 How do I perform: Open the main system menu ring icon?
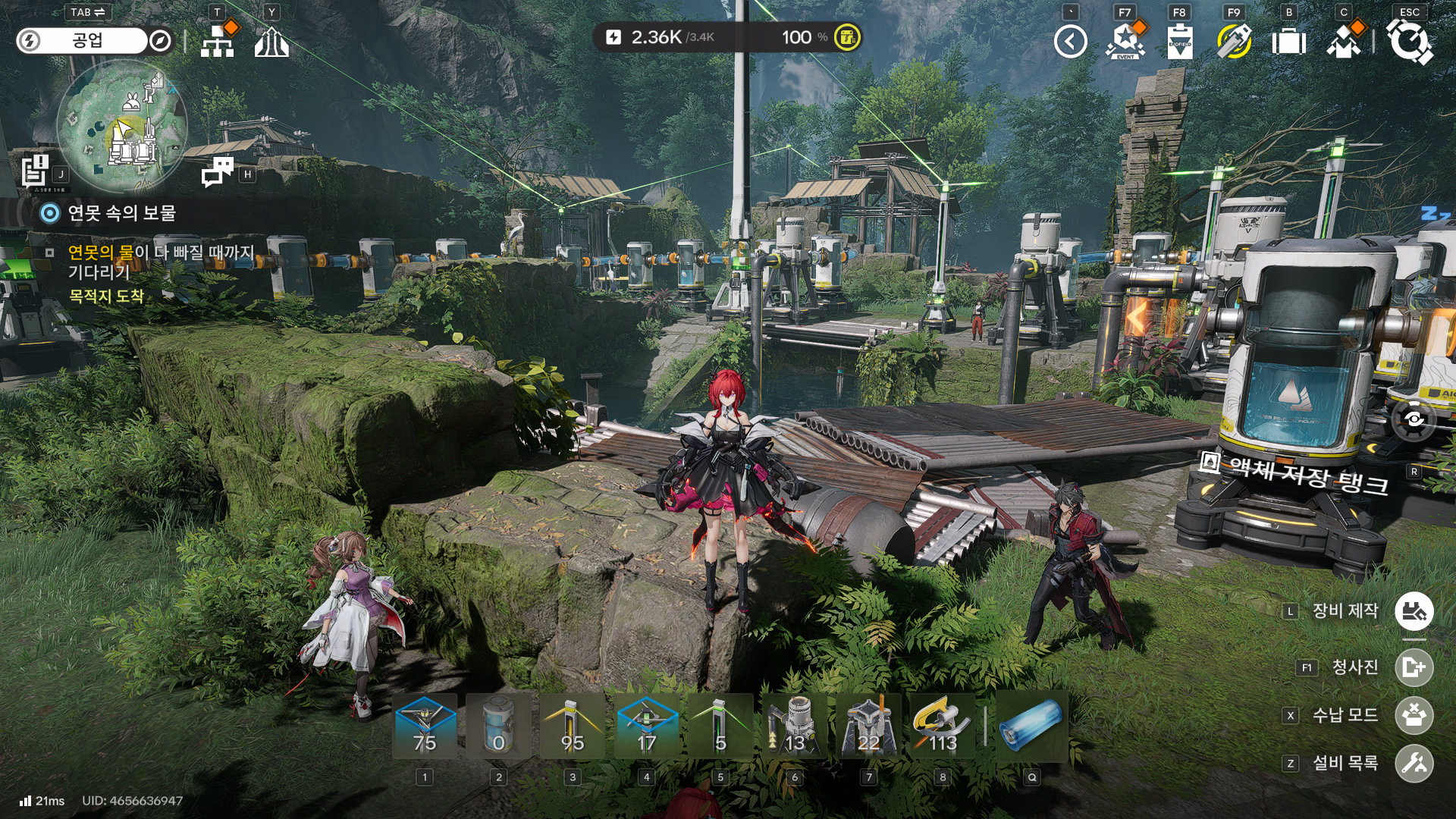pos(1409,41)
